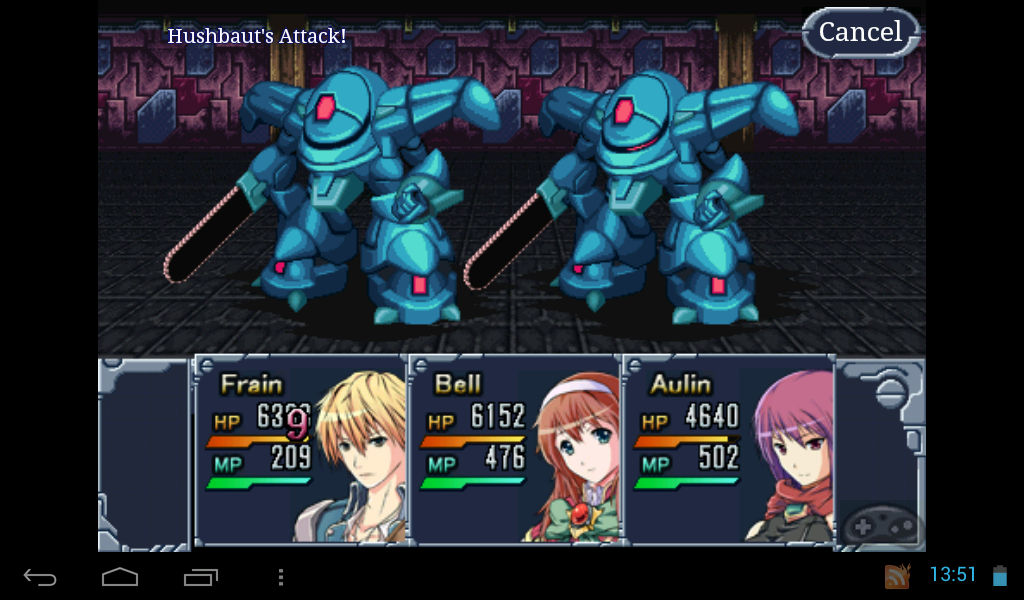Toggle the virtual gamepad icon
The image size is (1024, 600).
click(880, 524)
